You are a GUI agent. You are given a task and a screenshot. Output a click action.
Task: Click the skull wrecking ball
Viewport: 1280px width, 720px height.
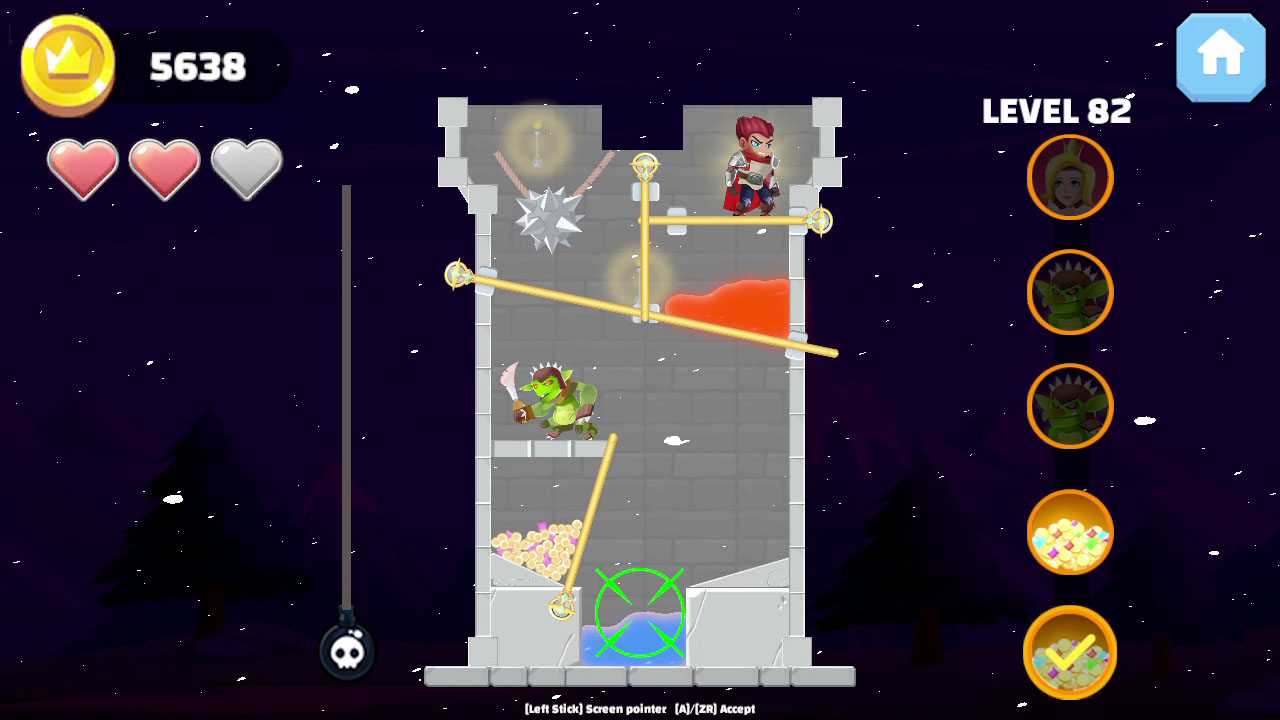(345, 650)
